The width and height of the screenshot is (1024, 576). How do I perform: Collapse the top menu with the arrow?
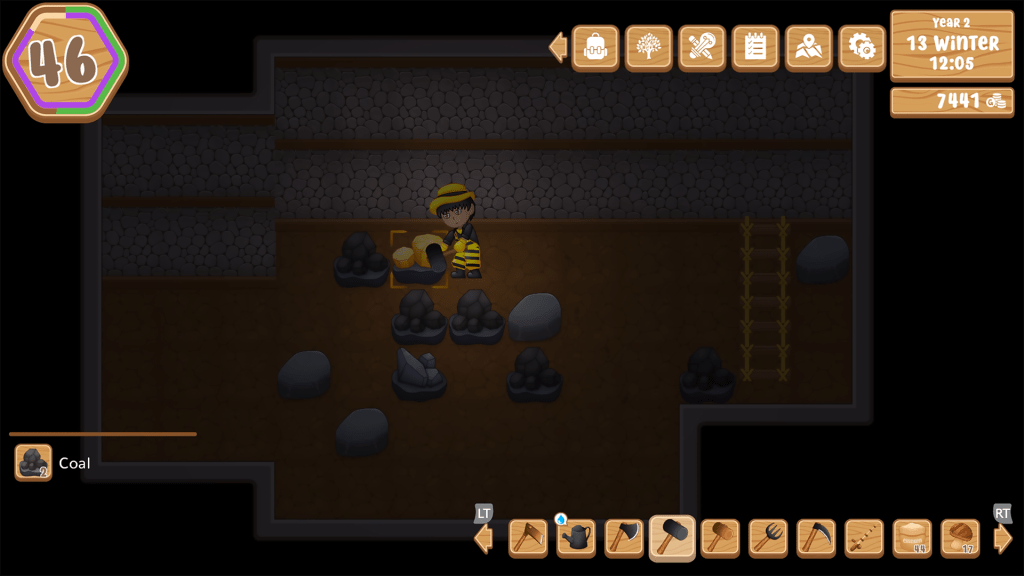[x=558, y=47]
